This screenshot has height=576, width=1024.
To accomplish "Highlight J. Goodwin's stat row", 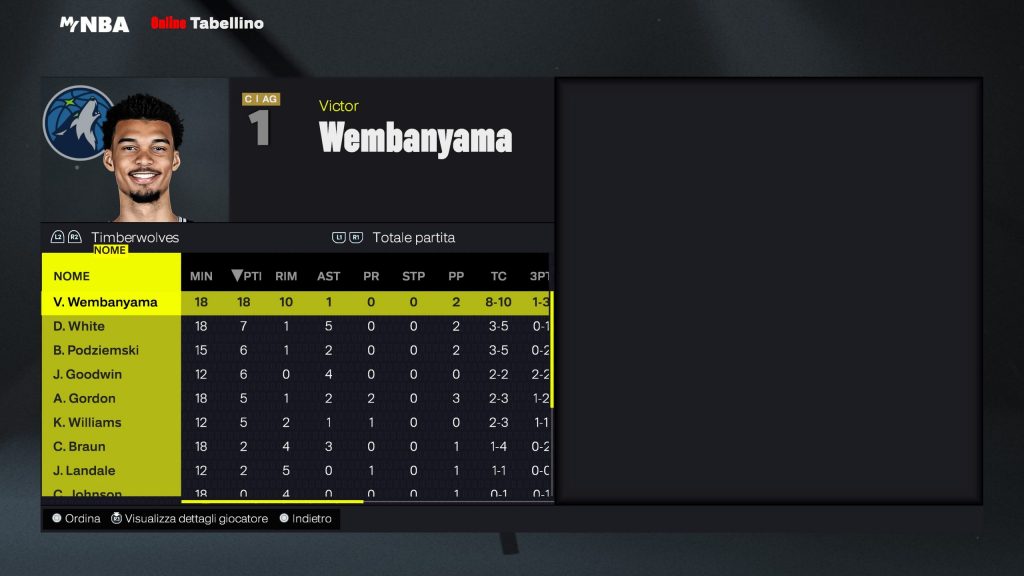I will coord(88,374).
